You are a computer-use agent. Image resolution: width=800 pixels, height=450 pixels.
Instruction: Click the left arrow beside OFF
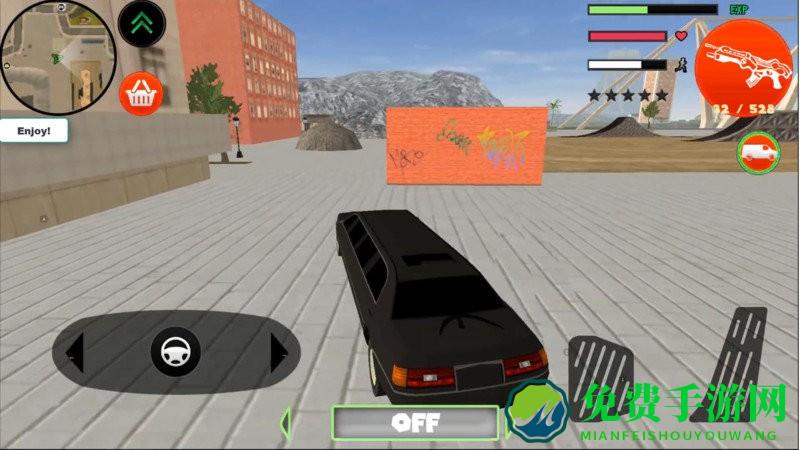click(286, 421)
